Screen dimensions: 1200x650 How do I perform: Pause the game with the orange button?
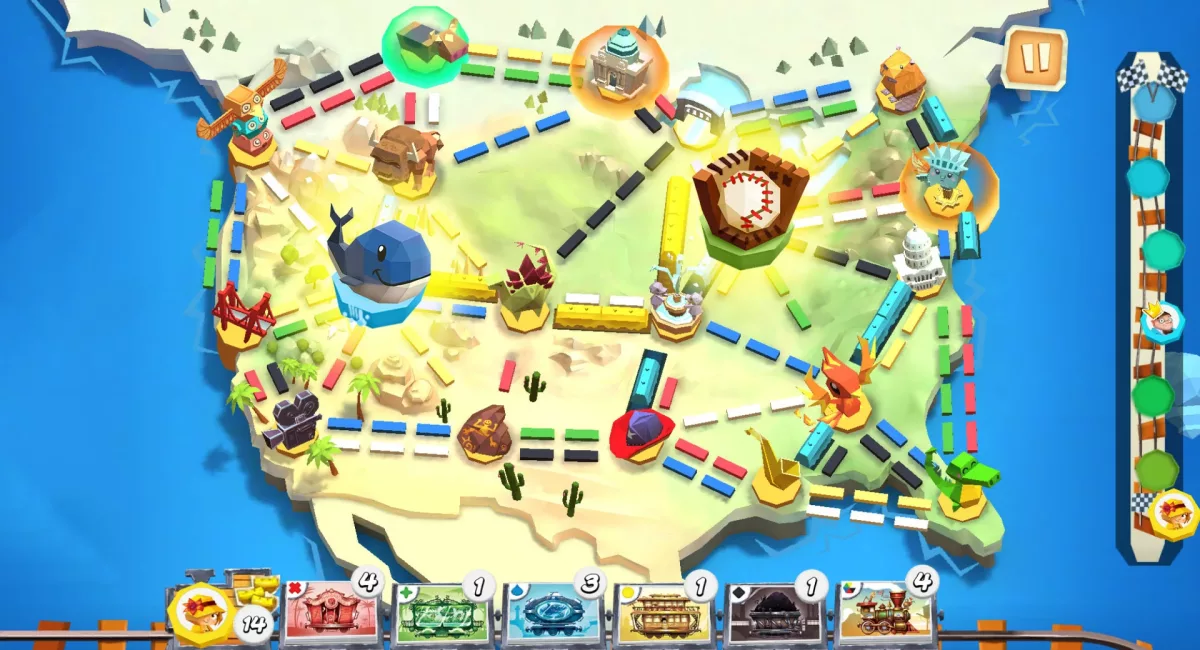pyautogui.click(x=1033, y=59)
